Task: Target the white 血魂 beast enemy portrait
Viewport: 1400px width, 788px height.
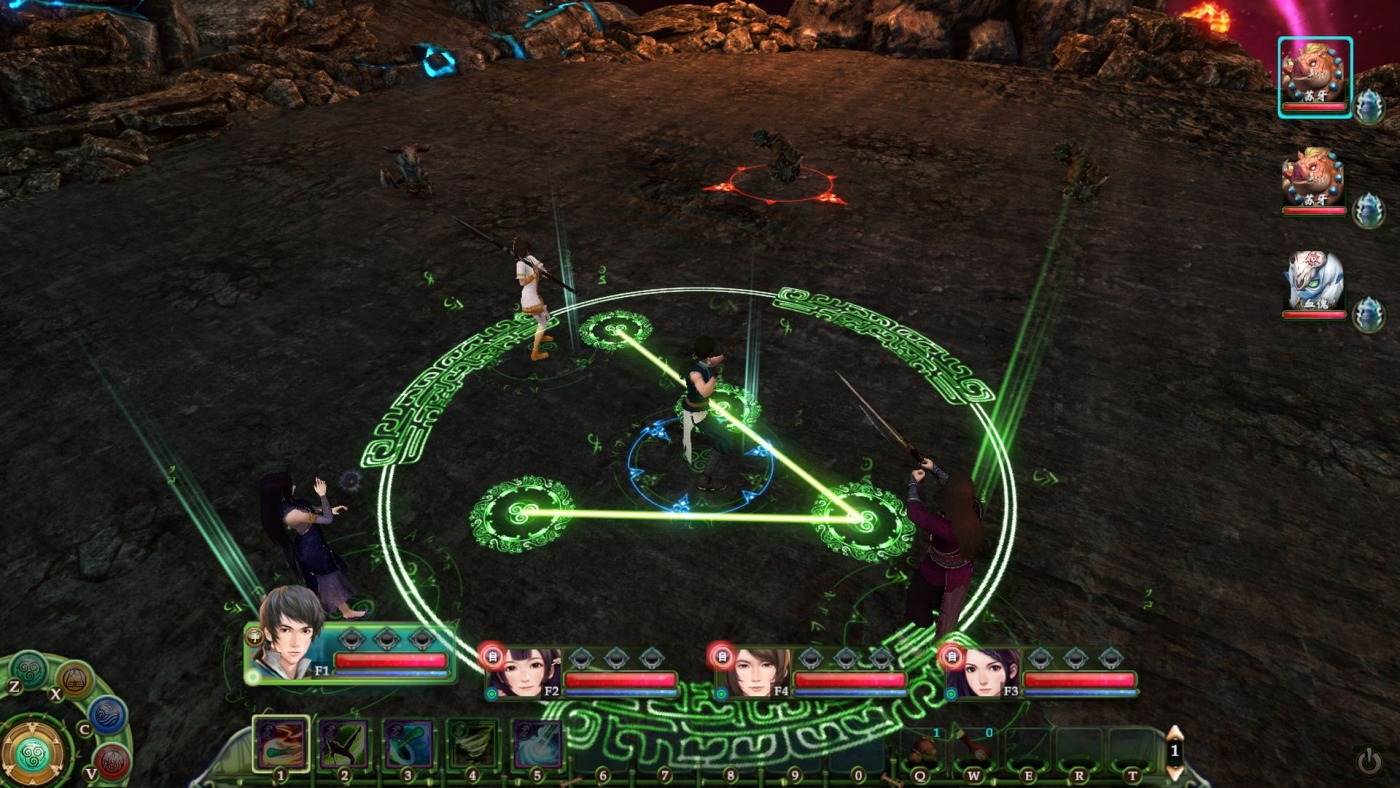Action: pos(1314,283)
